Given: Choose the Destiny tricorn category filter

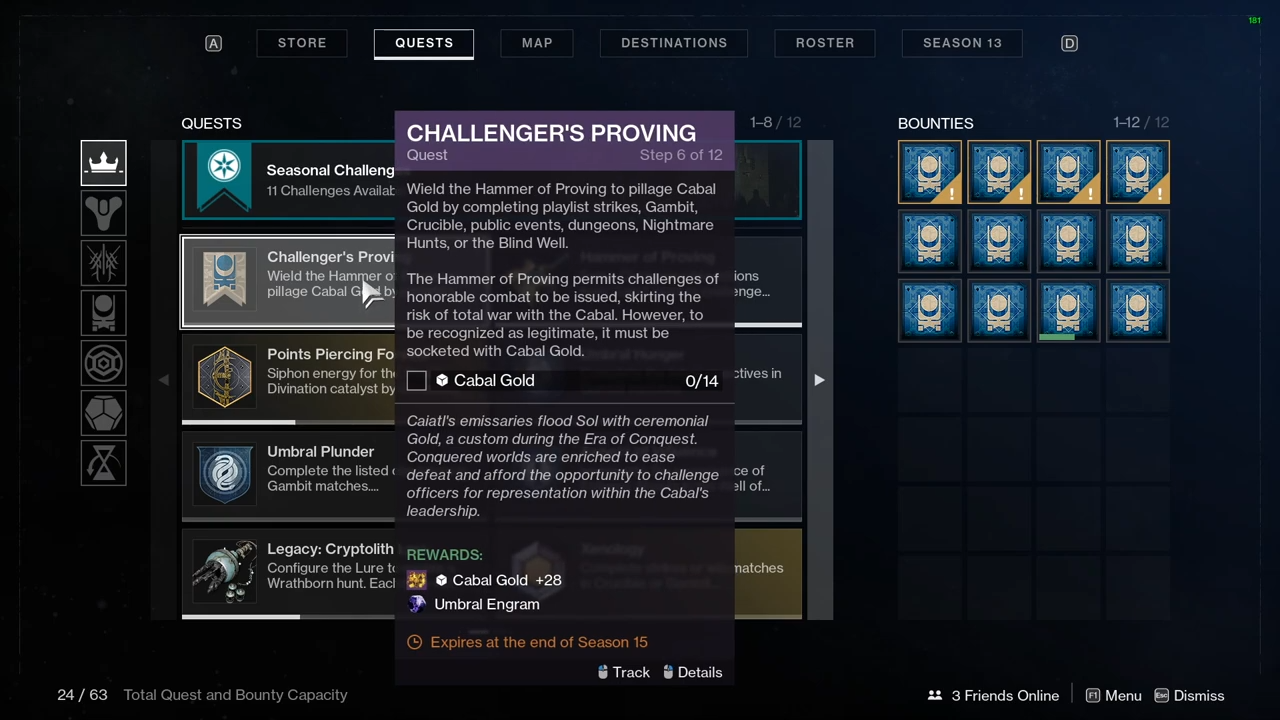Looking at the screenshot, I should (104, 213).
